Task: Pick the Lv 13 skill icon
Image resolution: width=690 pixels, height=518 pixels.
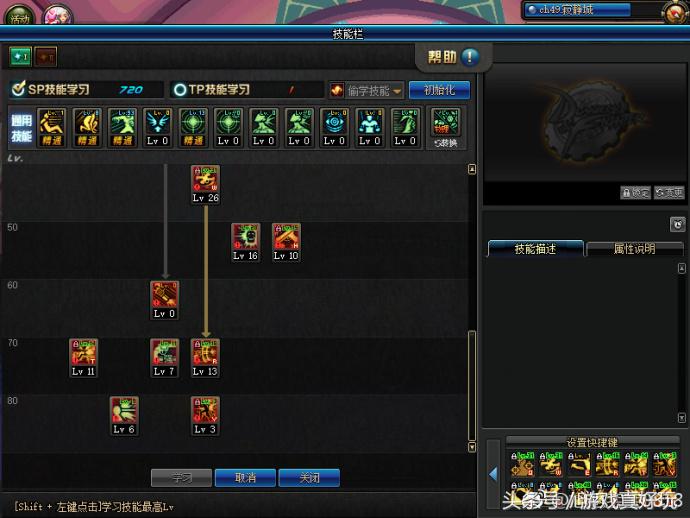Action: [x=205, y=353]
